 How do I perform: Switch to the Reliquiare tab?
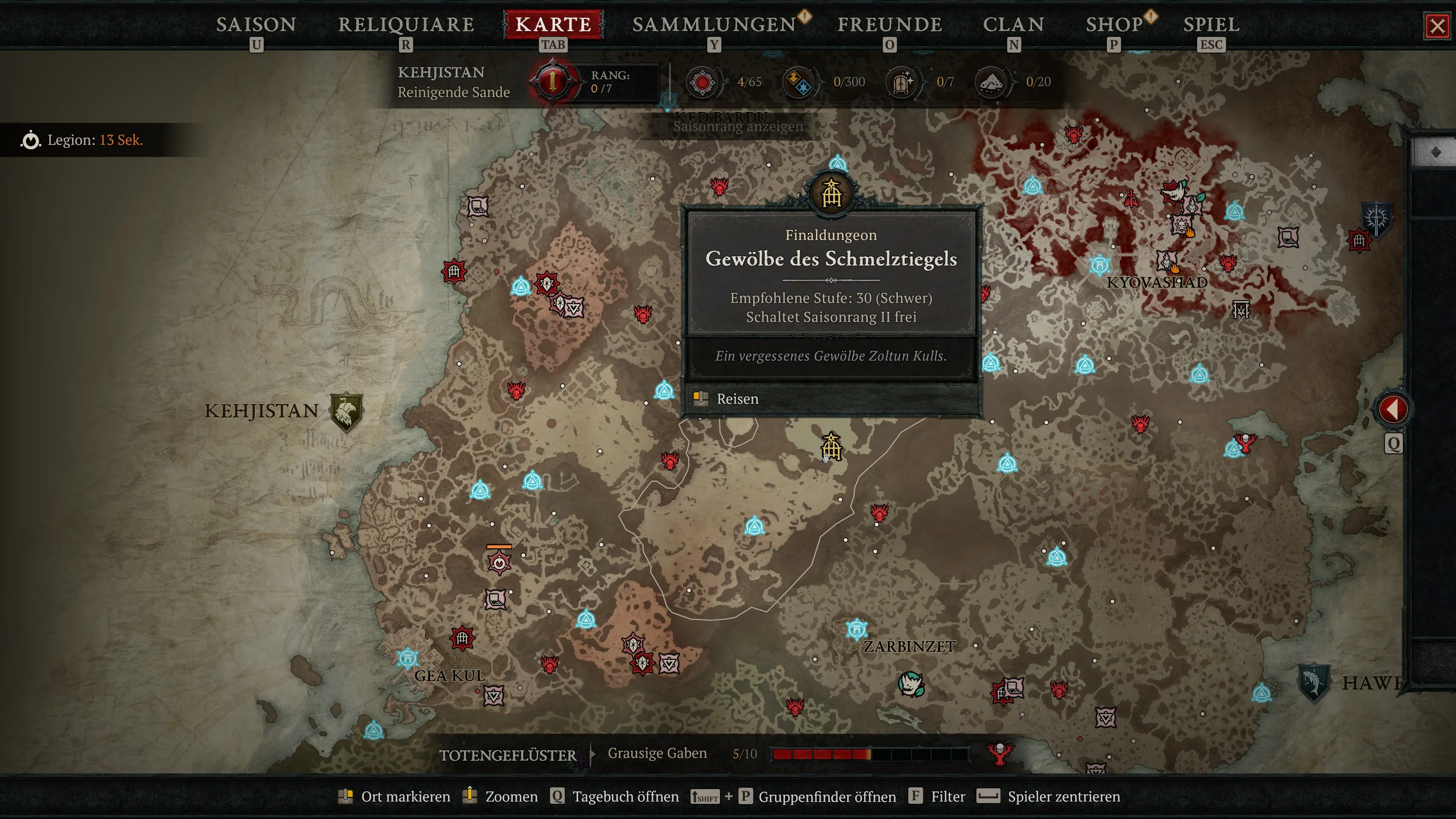pyautogui.click(x=406, y=24)
